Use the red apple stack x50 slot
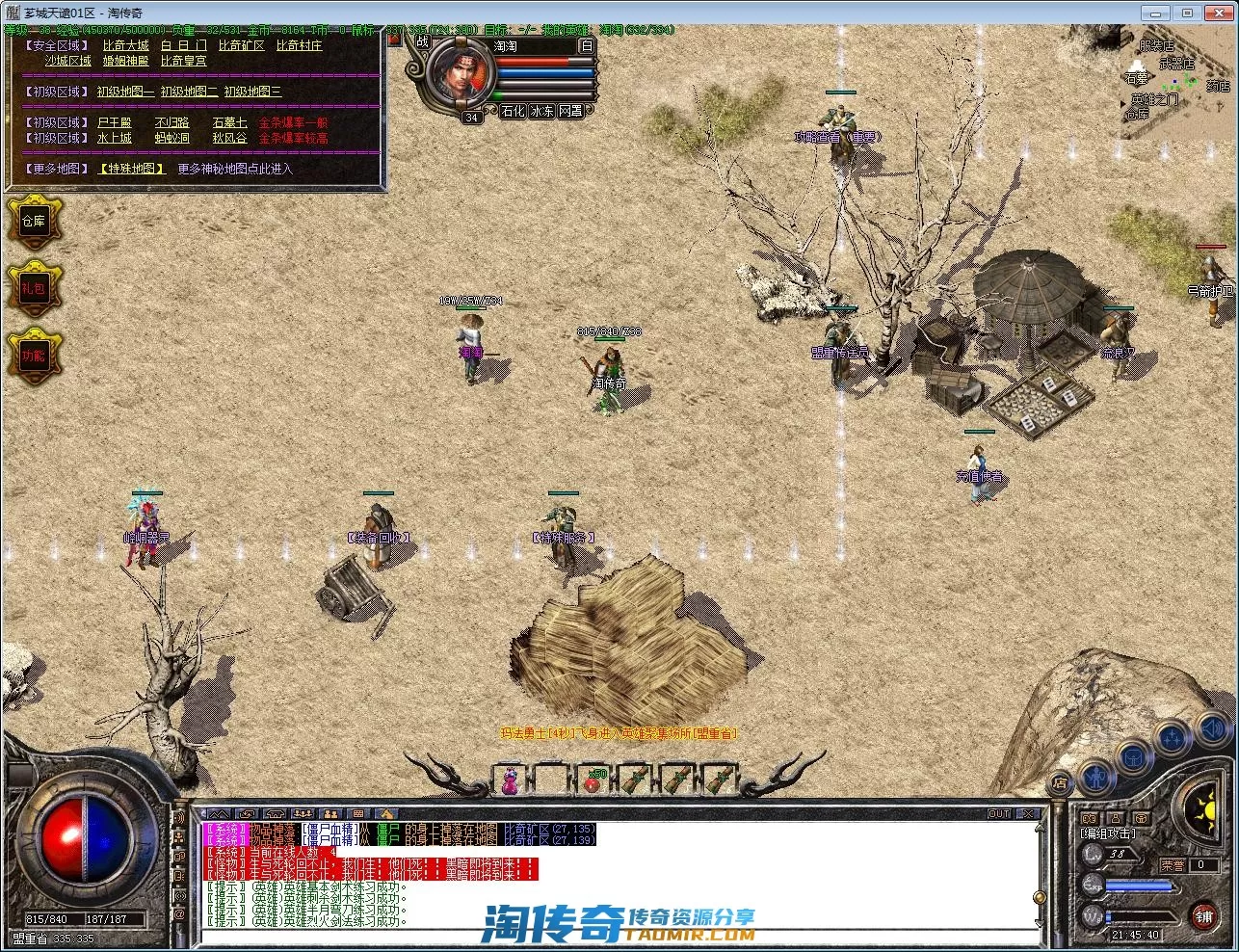Viewport: 1239px width, 952px height. (593, 780)
